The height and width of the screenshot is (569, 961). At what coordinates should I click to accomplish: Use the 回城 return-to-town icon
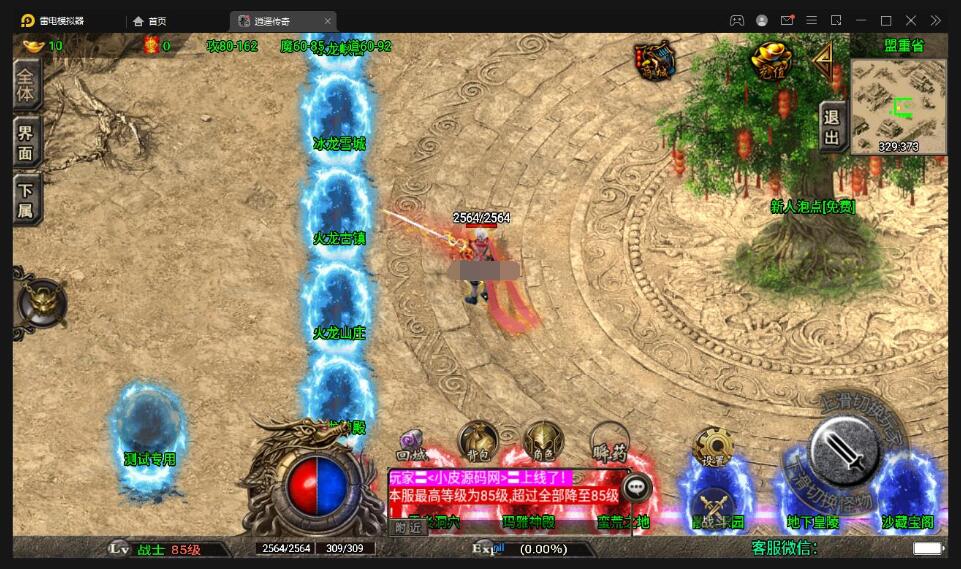[413, 444]
